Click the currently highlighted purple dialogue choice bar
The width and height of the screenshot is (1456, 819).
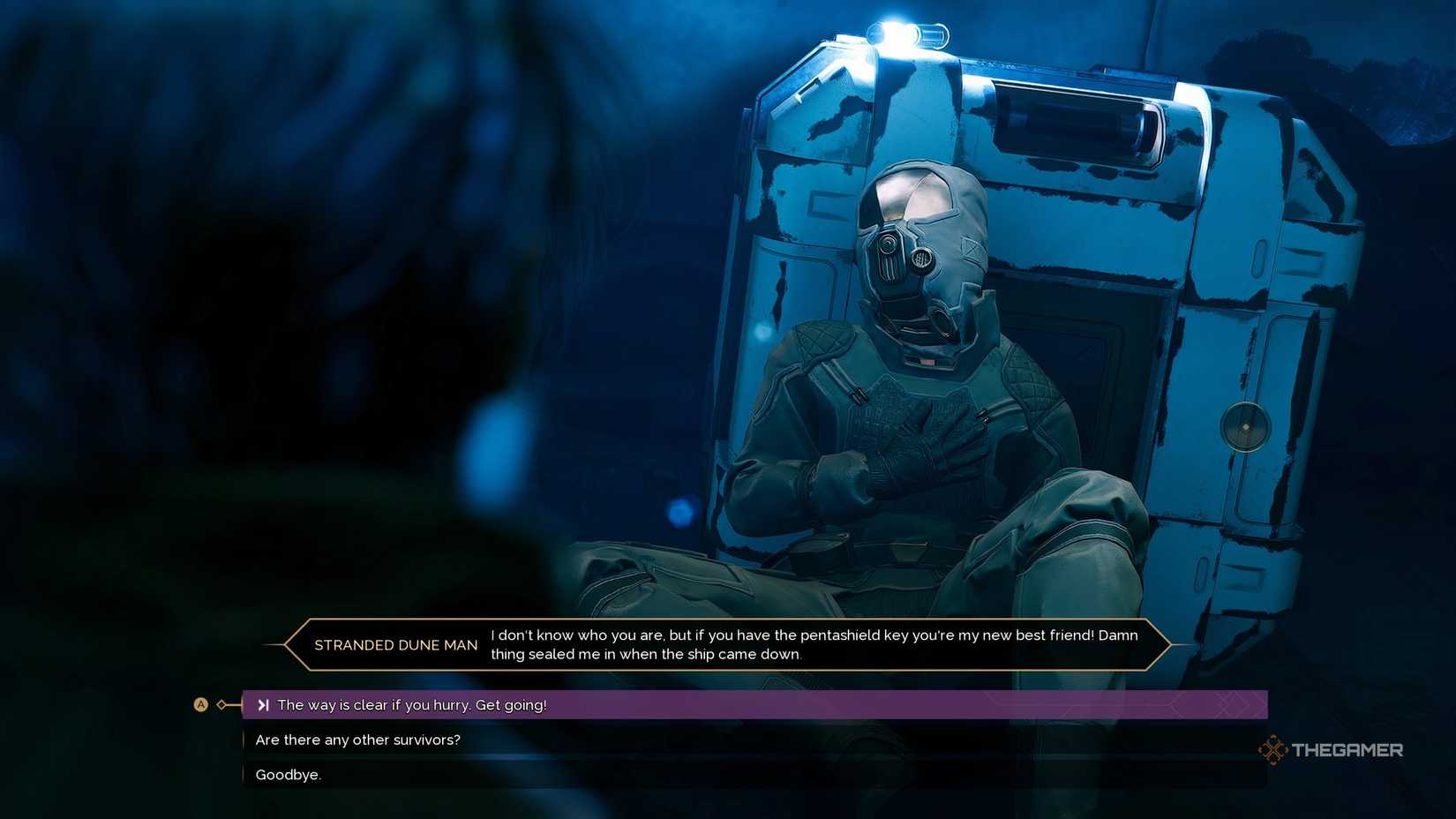click(x=750, y=704)
